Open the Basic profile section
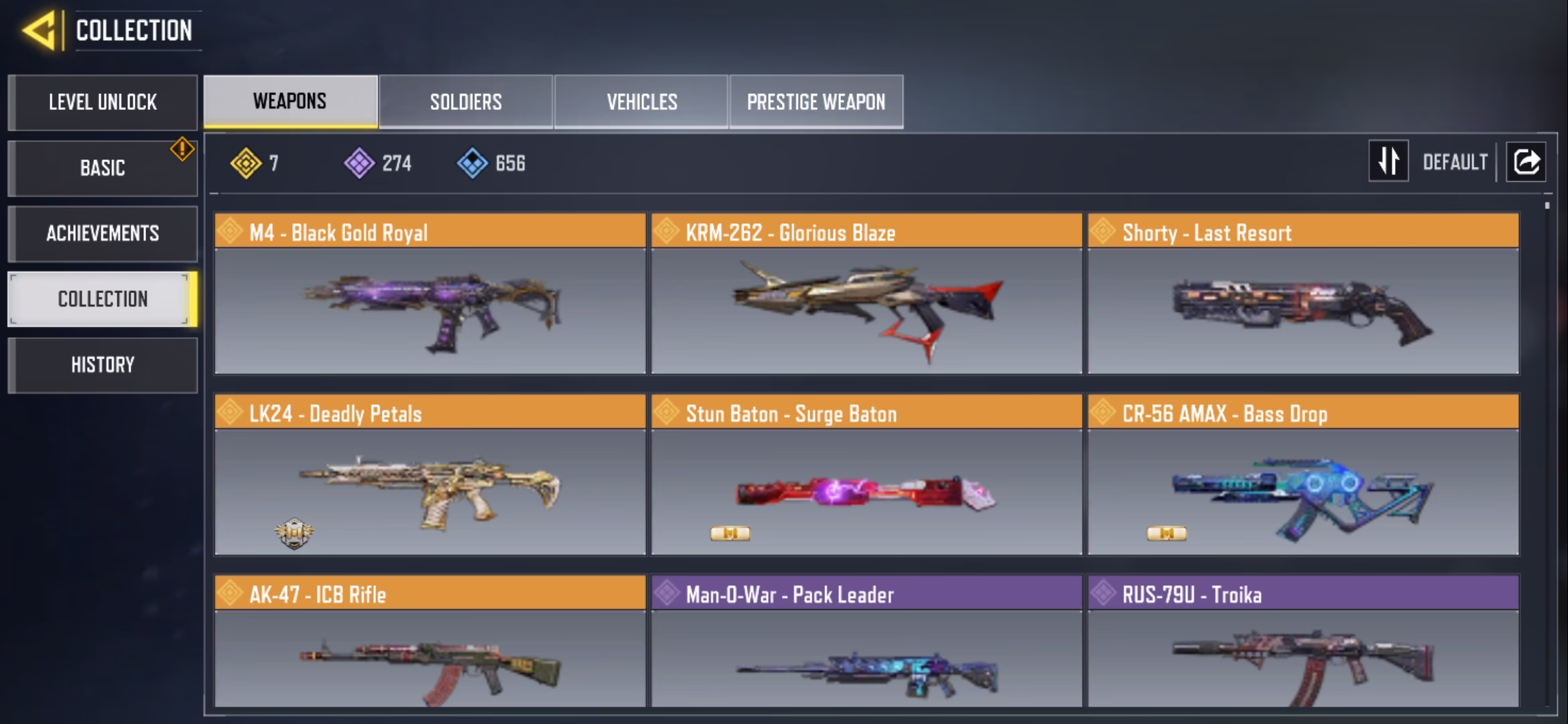The image size is (1568, 724). 103,168
